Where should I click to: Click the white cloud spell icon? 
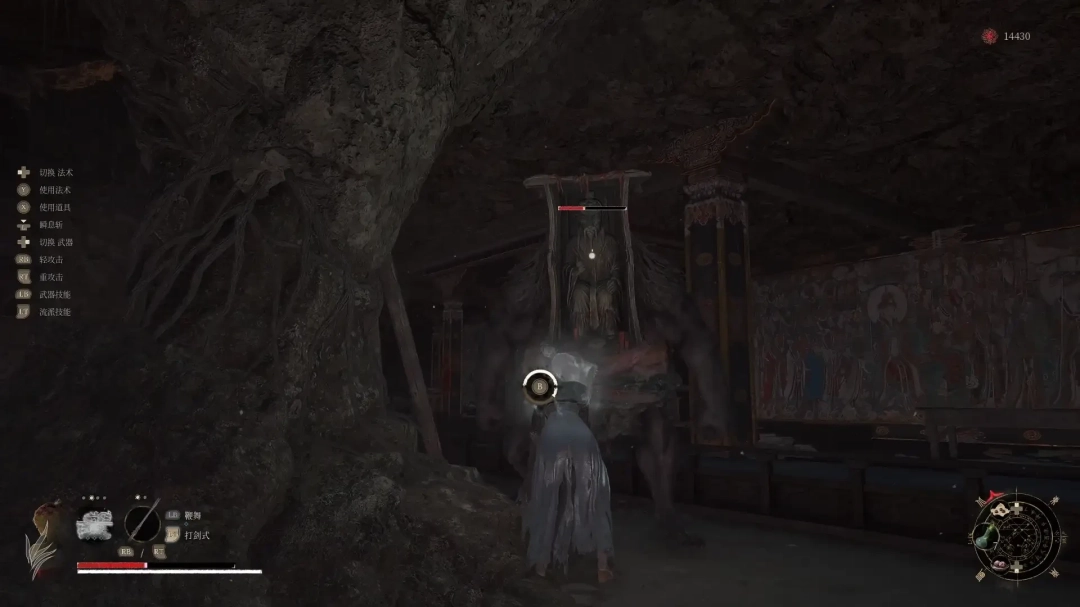(x=97, y=523)
